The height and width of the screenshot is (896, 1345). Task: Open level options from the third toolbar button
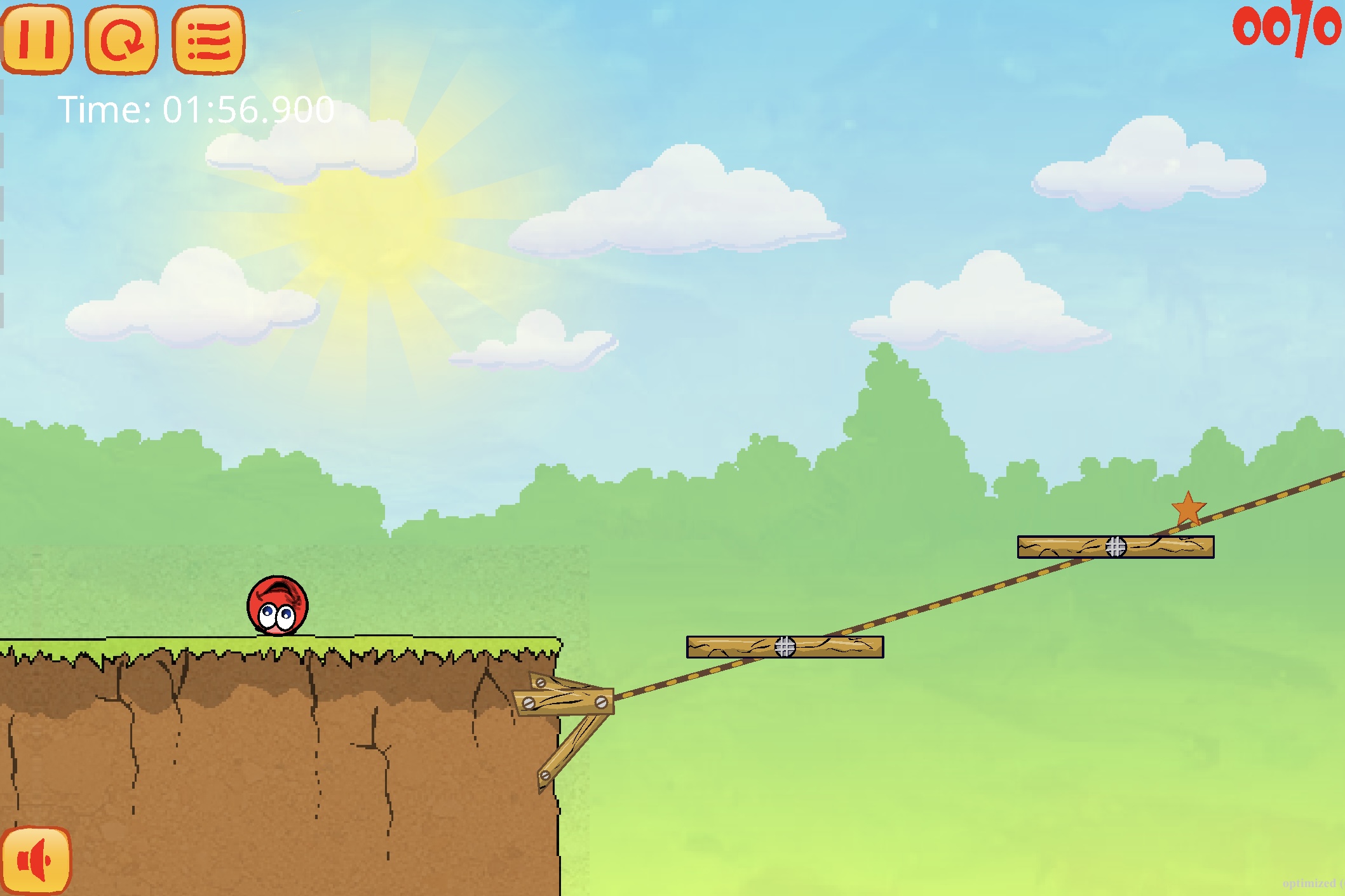point(208,40)
